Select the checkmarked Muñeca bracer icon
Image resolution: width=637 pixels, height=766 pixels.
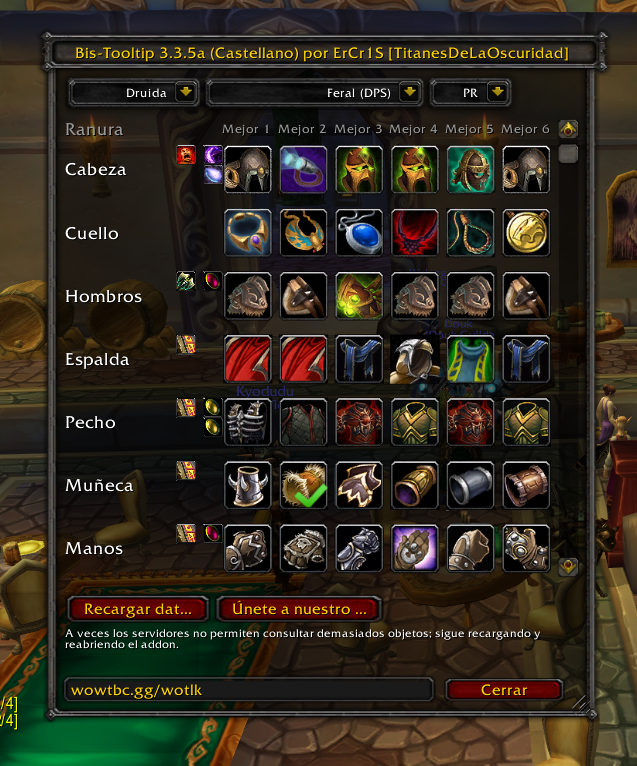pyautogui.click(x=303, y=485)
